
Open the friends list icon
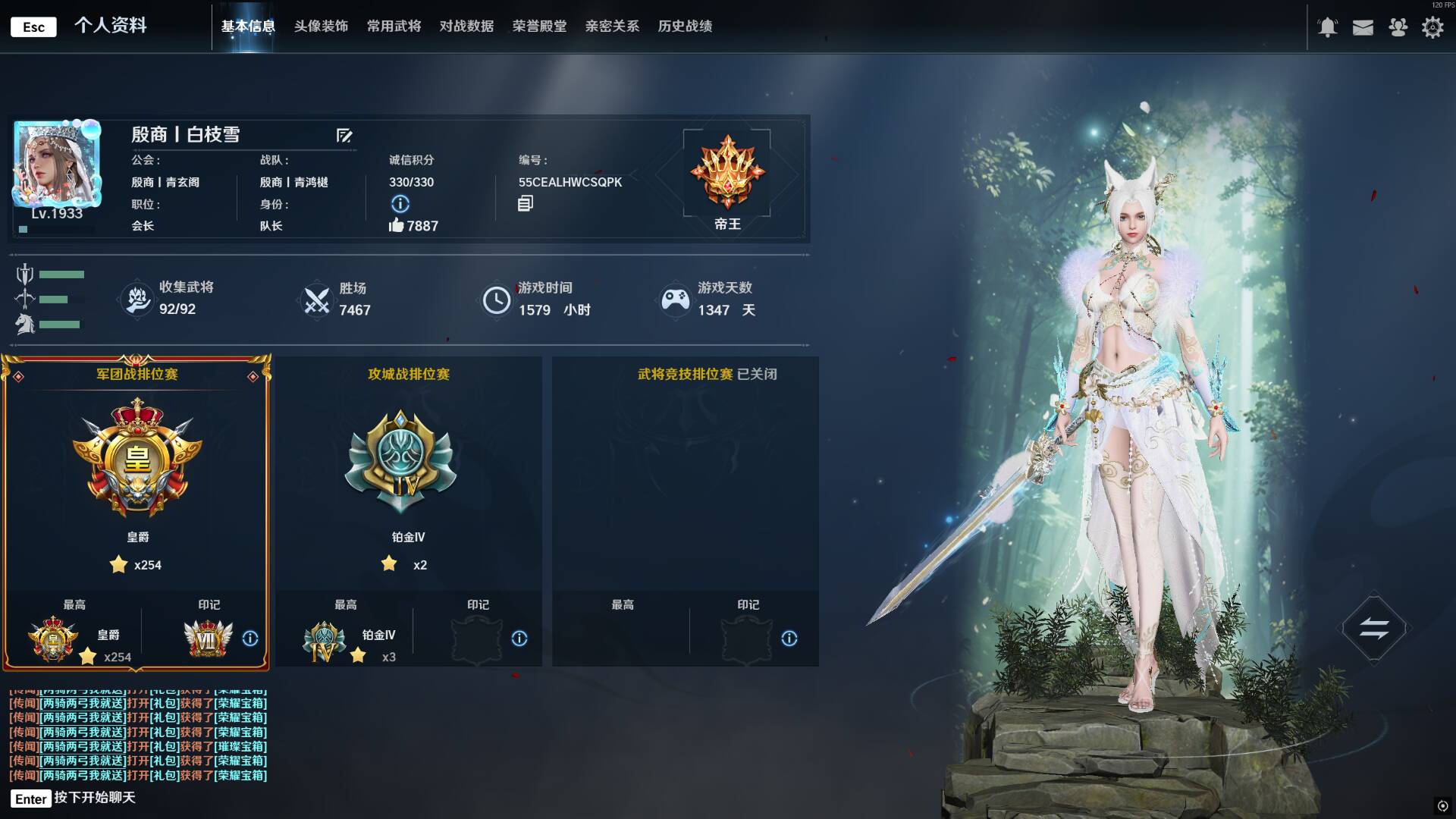coord(1398,27)
